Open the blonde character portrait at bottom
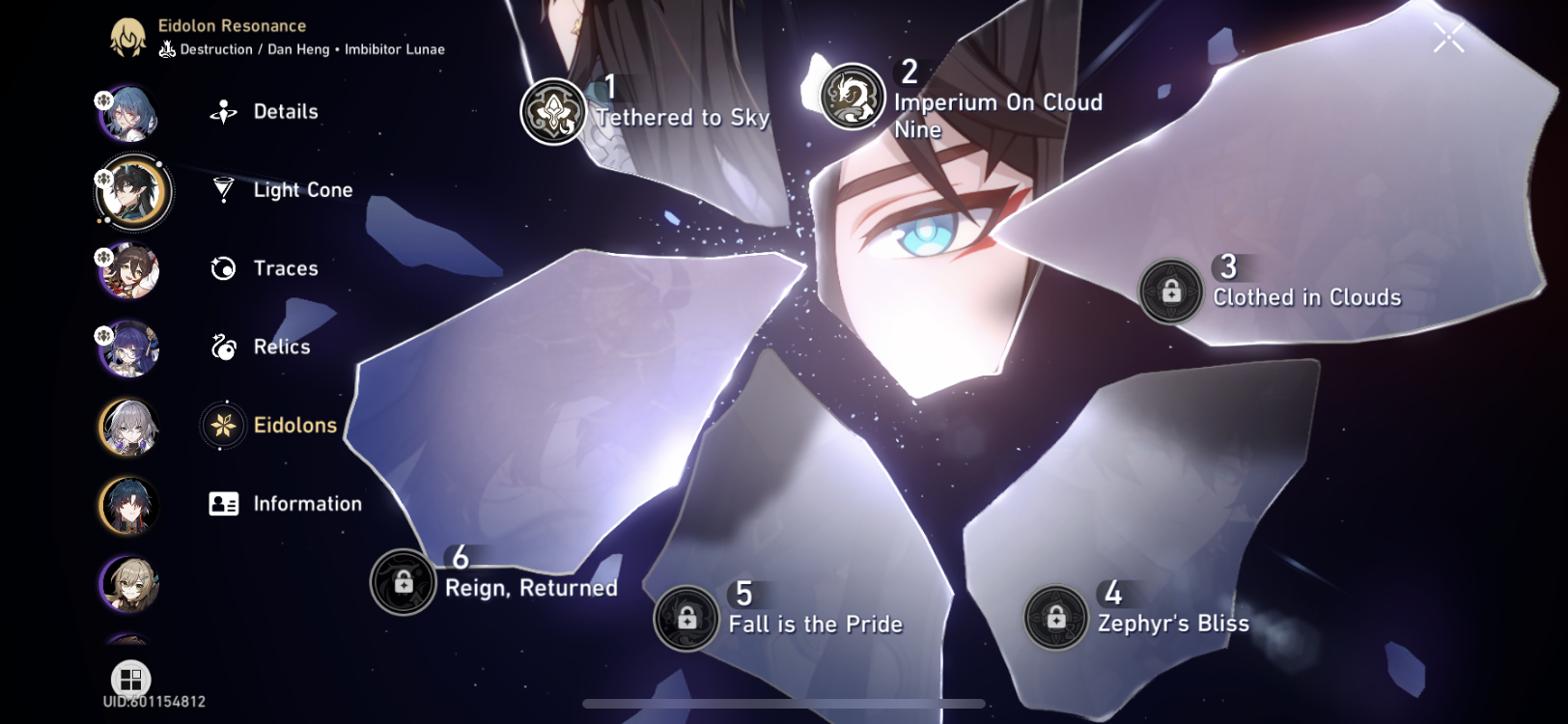 coord(128,583)
